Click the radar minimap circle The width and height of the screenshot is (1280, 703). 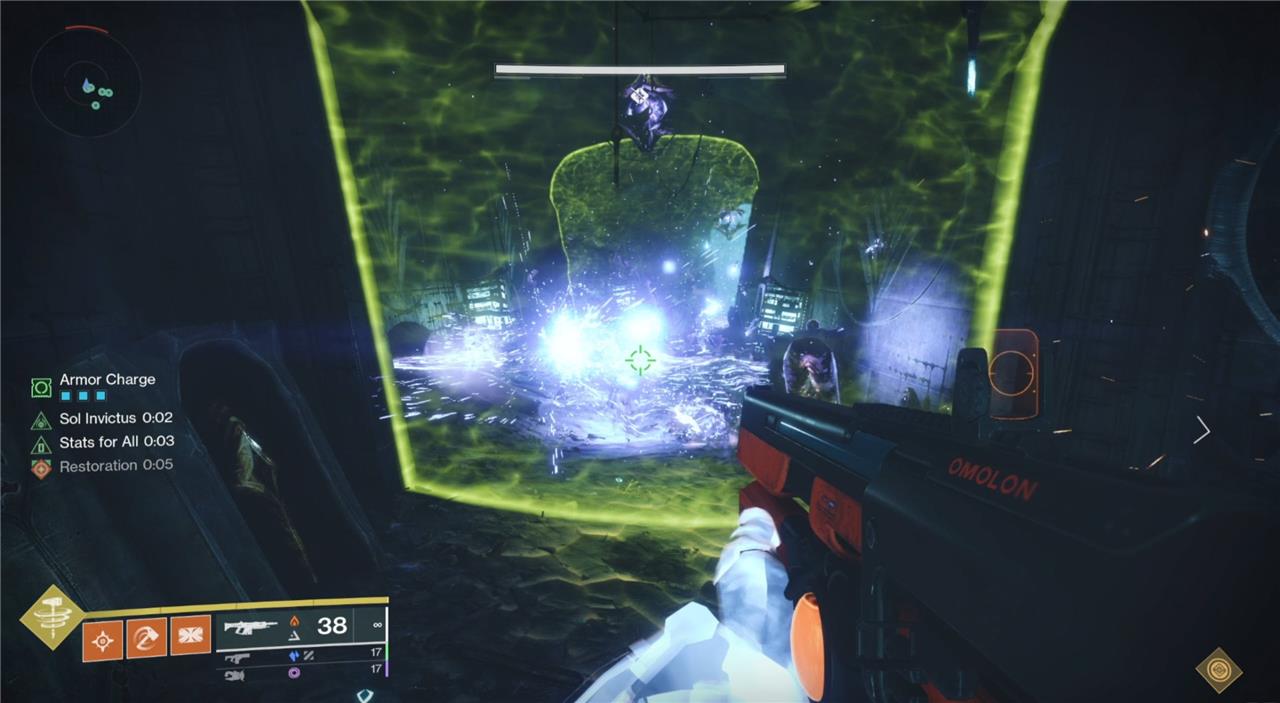(x=84, y=81)
